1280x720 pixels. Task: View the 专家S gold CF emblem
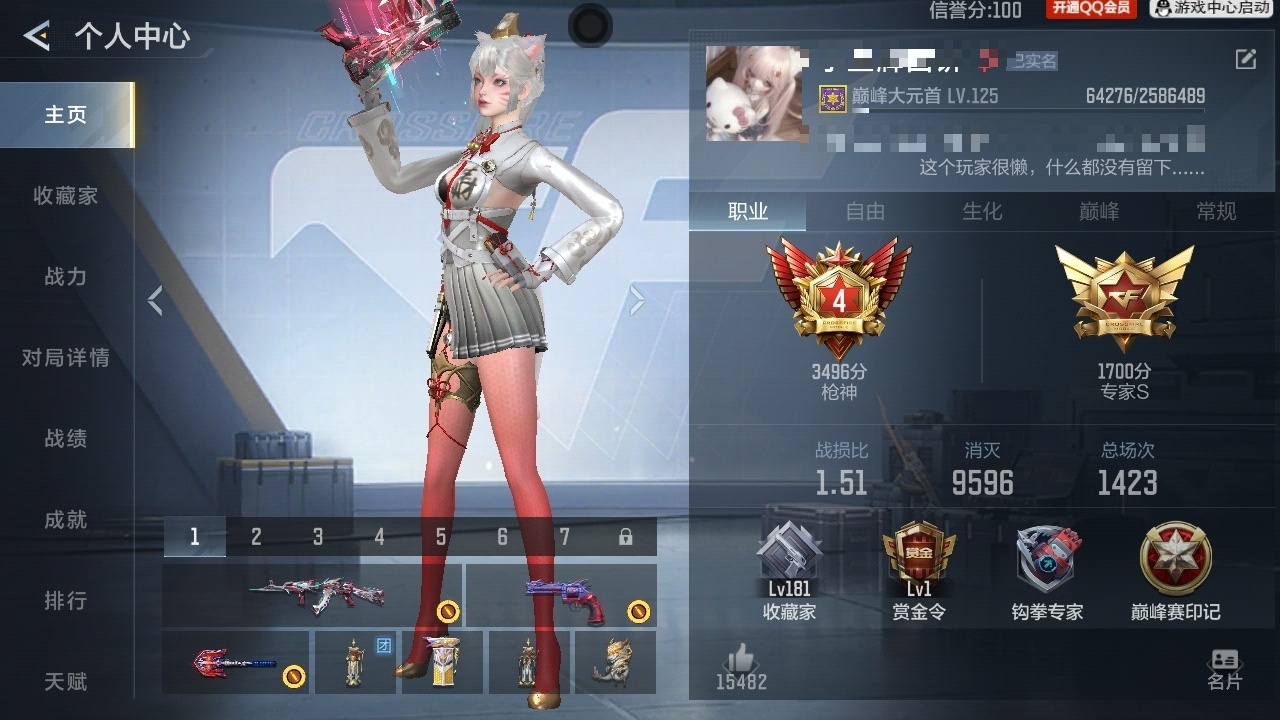(x=1124, y=295)
